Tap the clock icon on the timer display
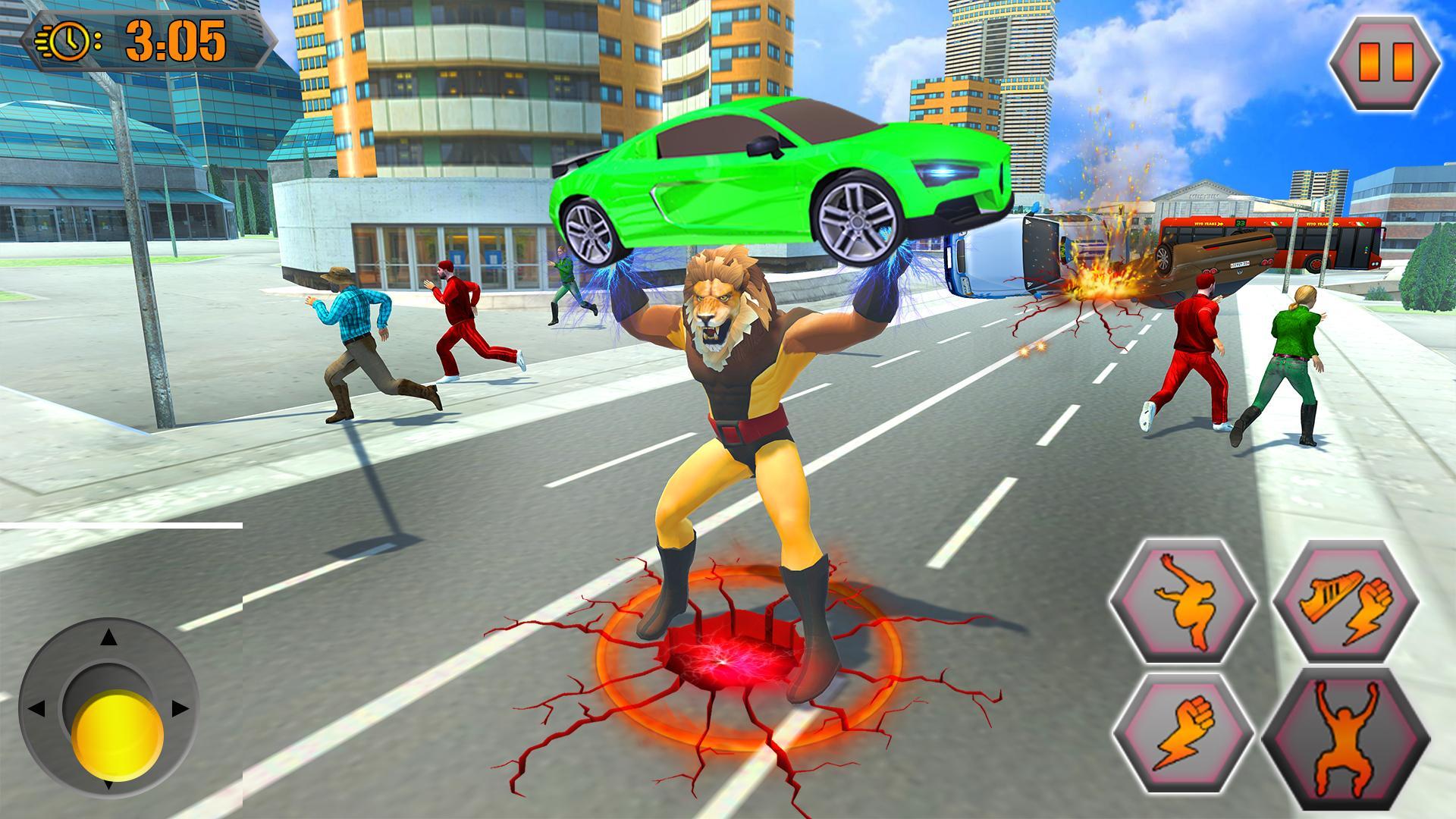 pos(71,39)
